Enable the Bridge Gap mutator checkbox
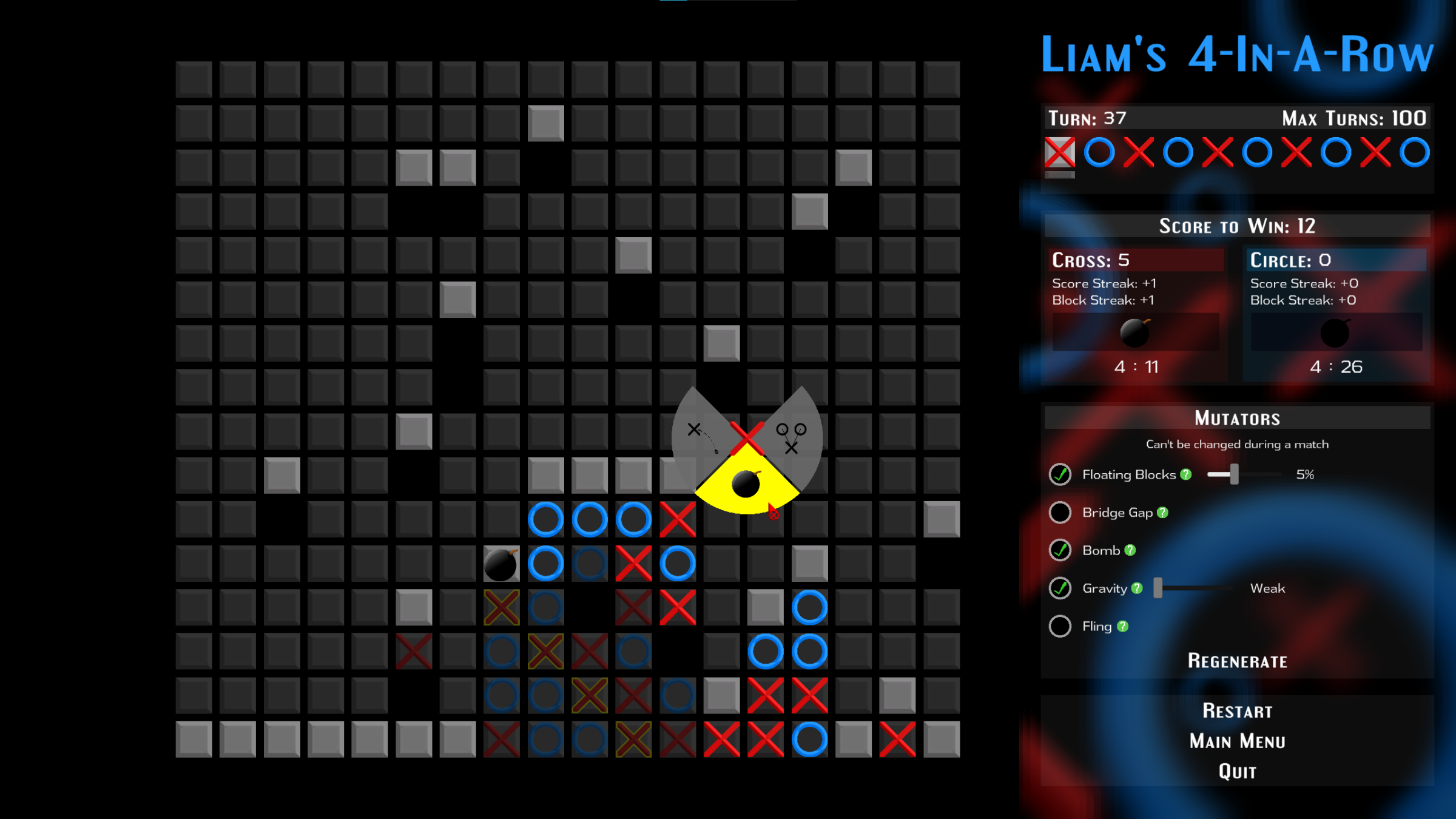The height and width of the screenshot is (819, 1456). point(1059,513)
